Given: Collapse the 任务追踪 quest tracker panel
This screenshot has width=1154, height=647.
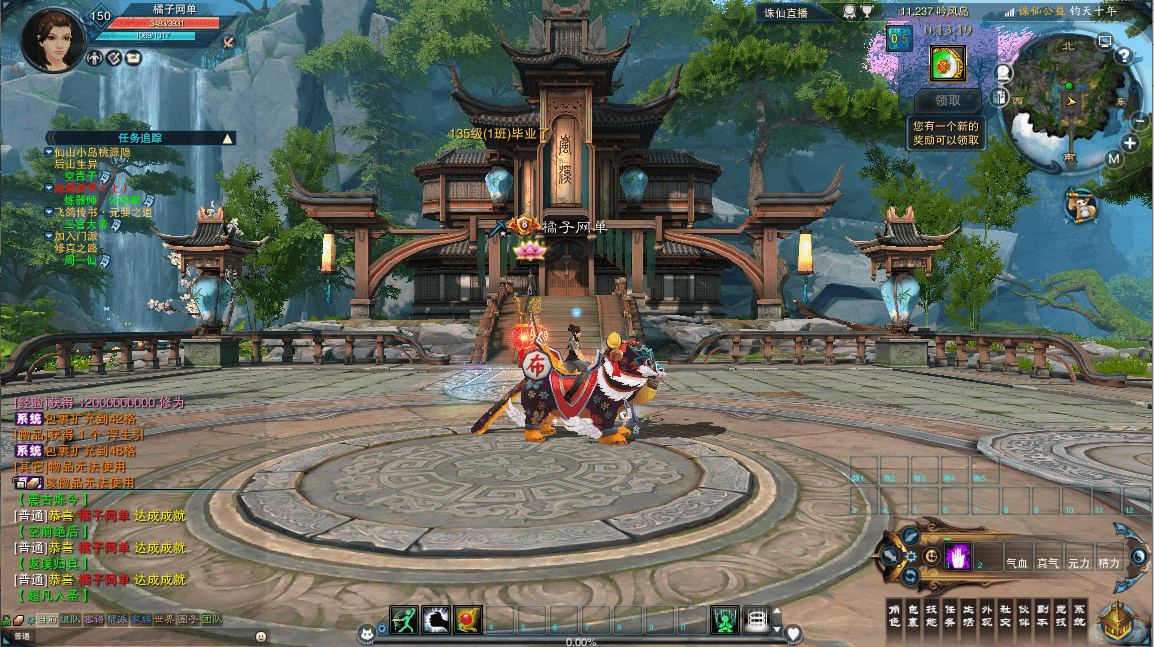Looking at the screenshot, I should (228, 138).
